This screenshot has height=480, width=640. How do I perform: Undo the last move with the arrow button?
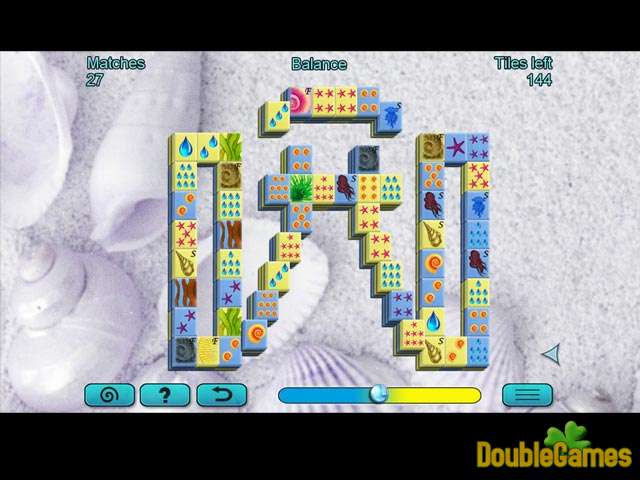point(221,394)
